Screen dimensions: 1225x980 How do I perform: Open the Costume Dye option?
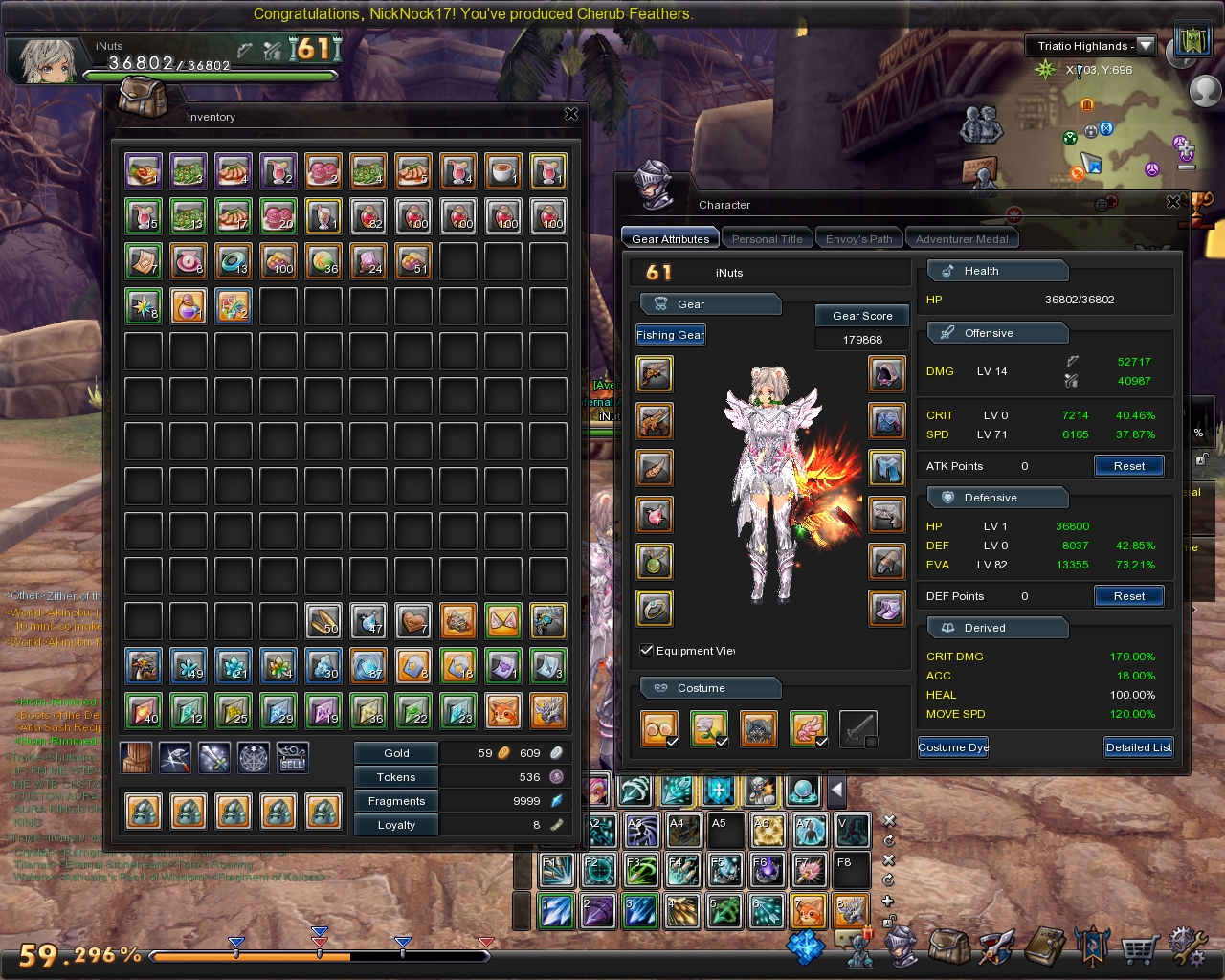tap(953, 747)
